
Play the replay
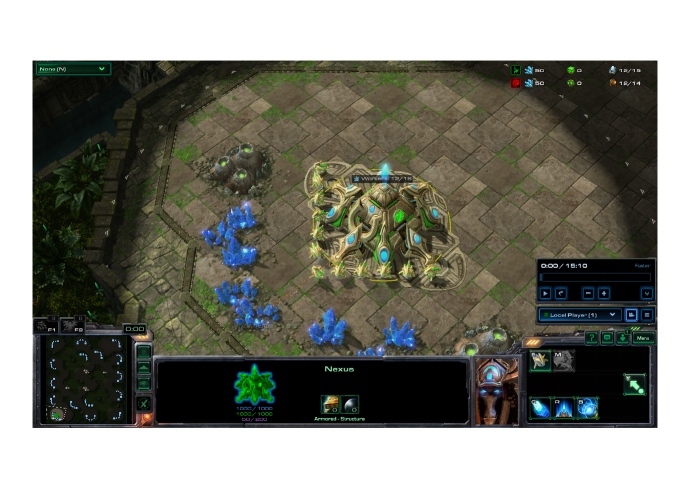click(x=545, y=293)
